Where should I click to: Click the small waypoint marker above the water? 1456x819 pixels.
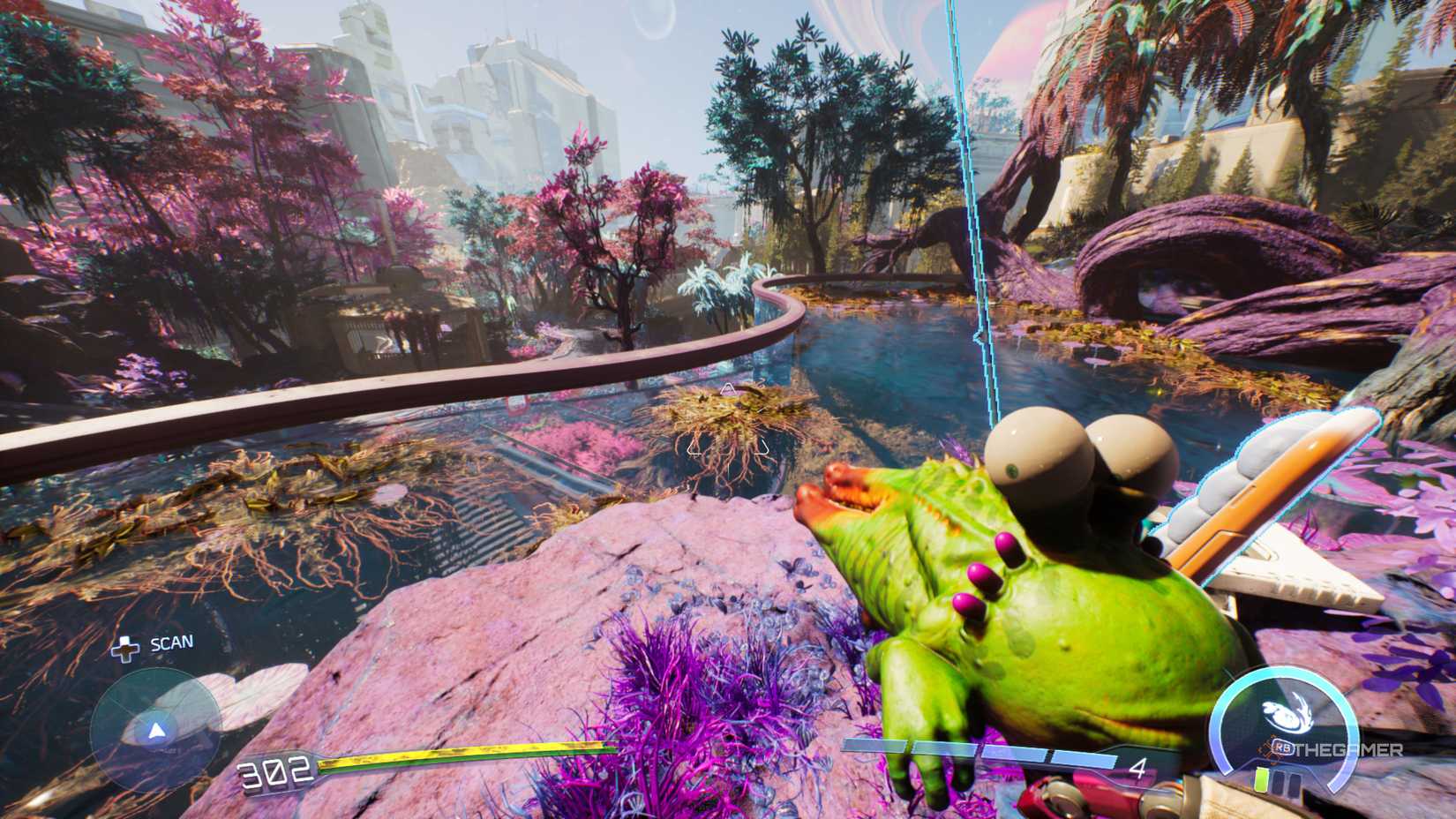click(x=729, y=387)
